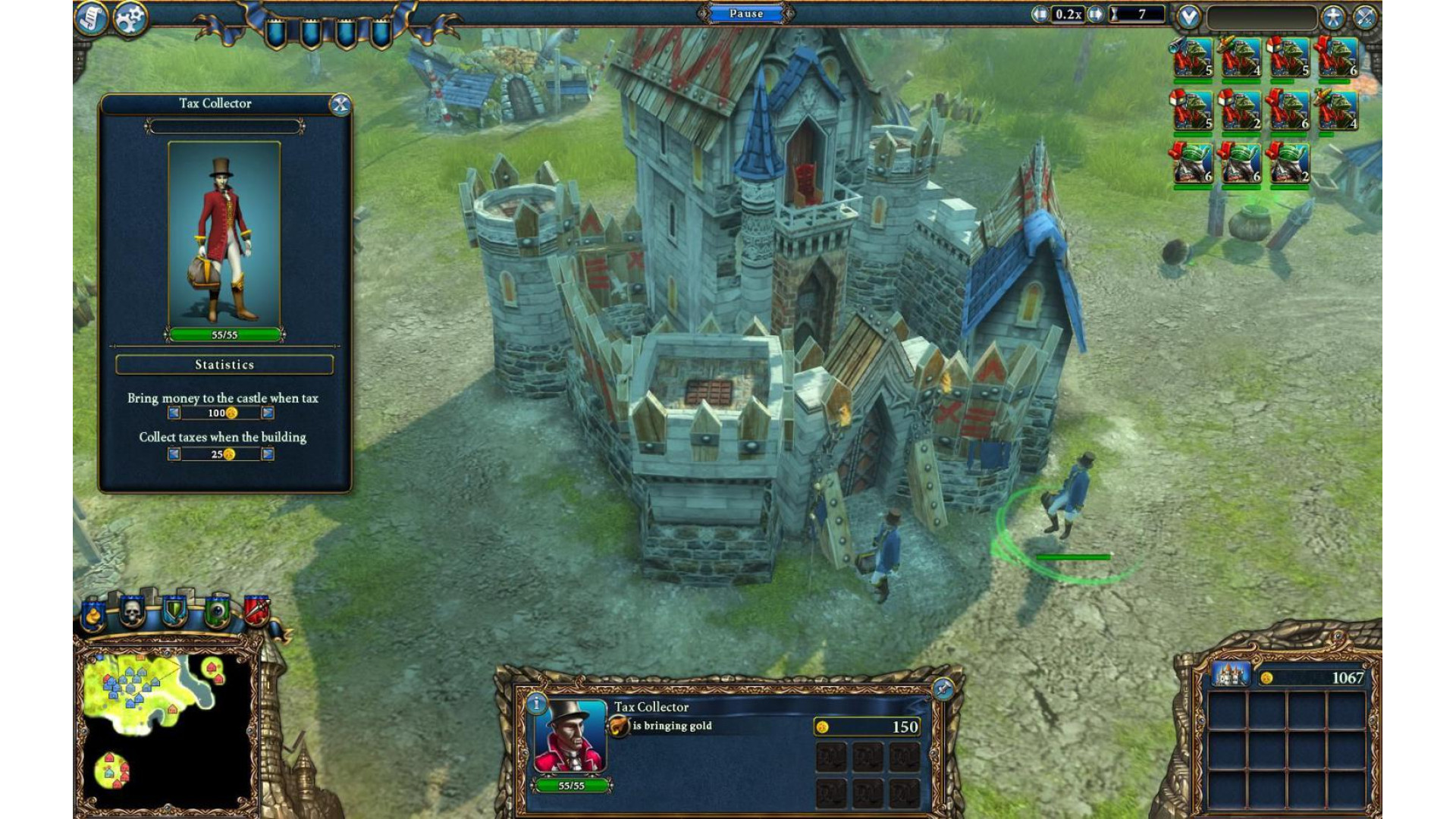
Task: Open the quest scroll menu
Action: pos(92,18)
